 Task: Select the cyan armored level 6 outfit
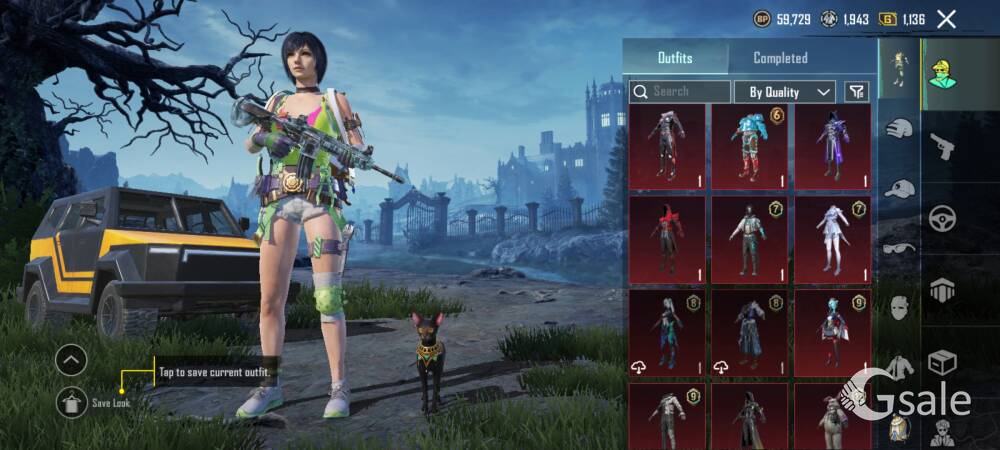click(749, 146)
